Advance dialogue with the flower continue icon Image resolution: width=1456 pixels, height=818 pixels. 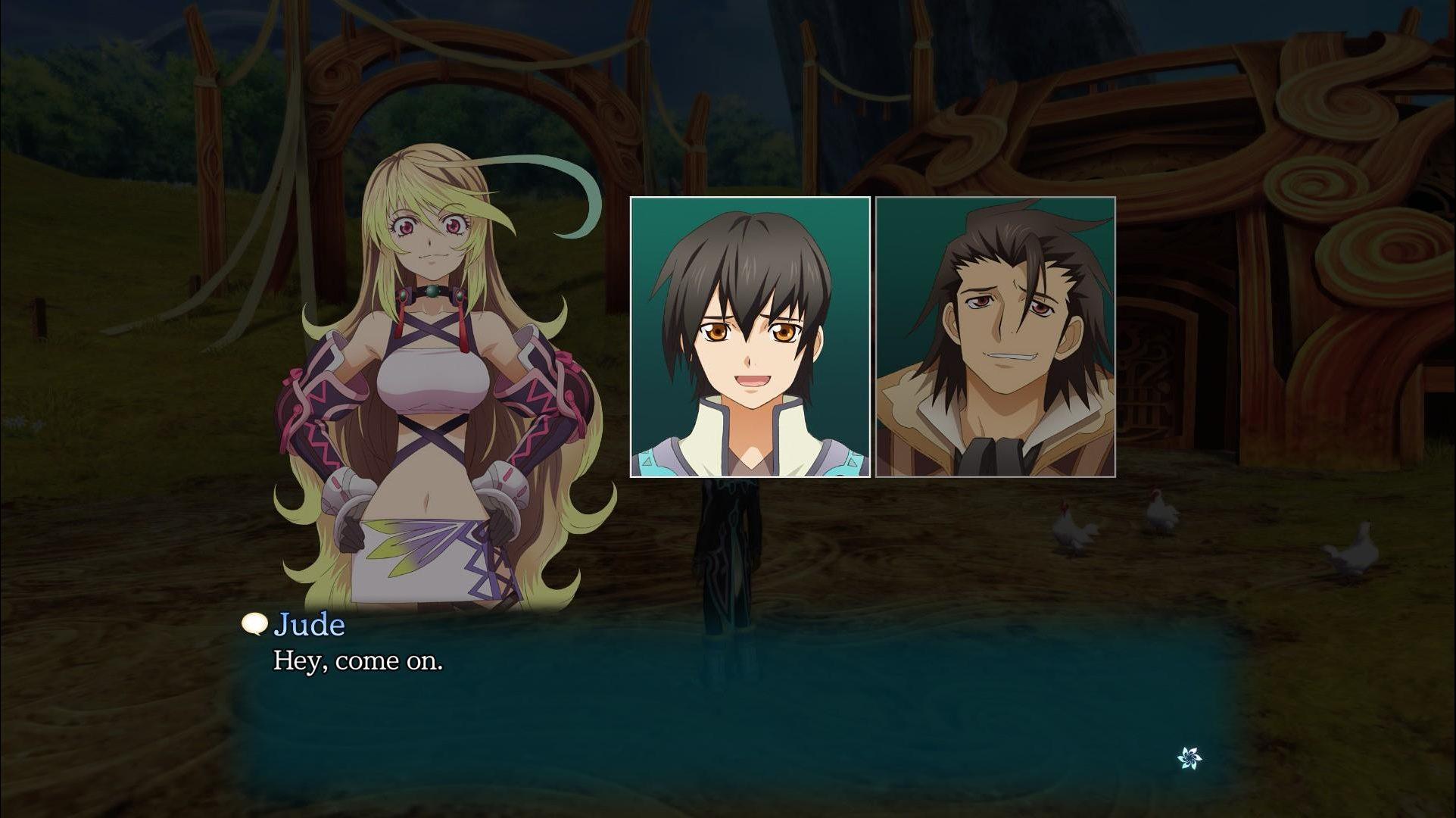click(x=1189, y=757)
